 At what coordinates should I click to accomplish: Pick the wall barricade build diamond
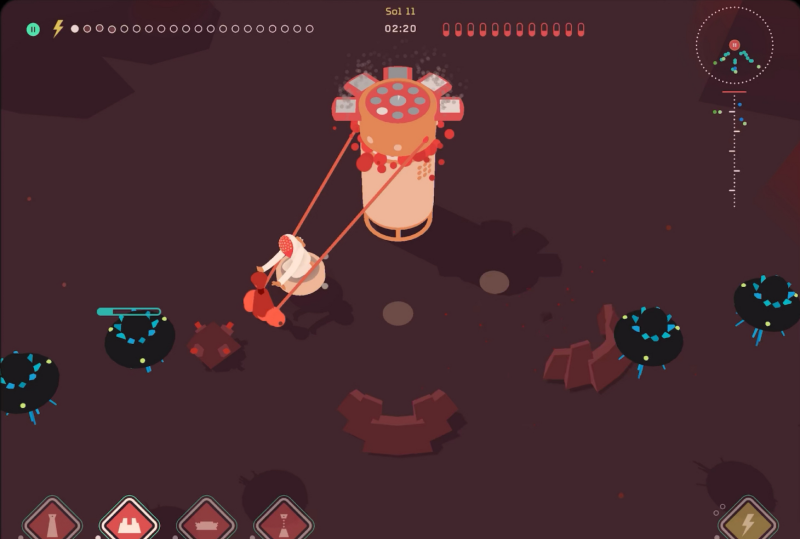point(206,522)
